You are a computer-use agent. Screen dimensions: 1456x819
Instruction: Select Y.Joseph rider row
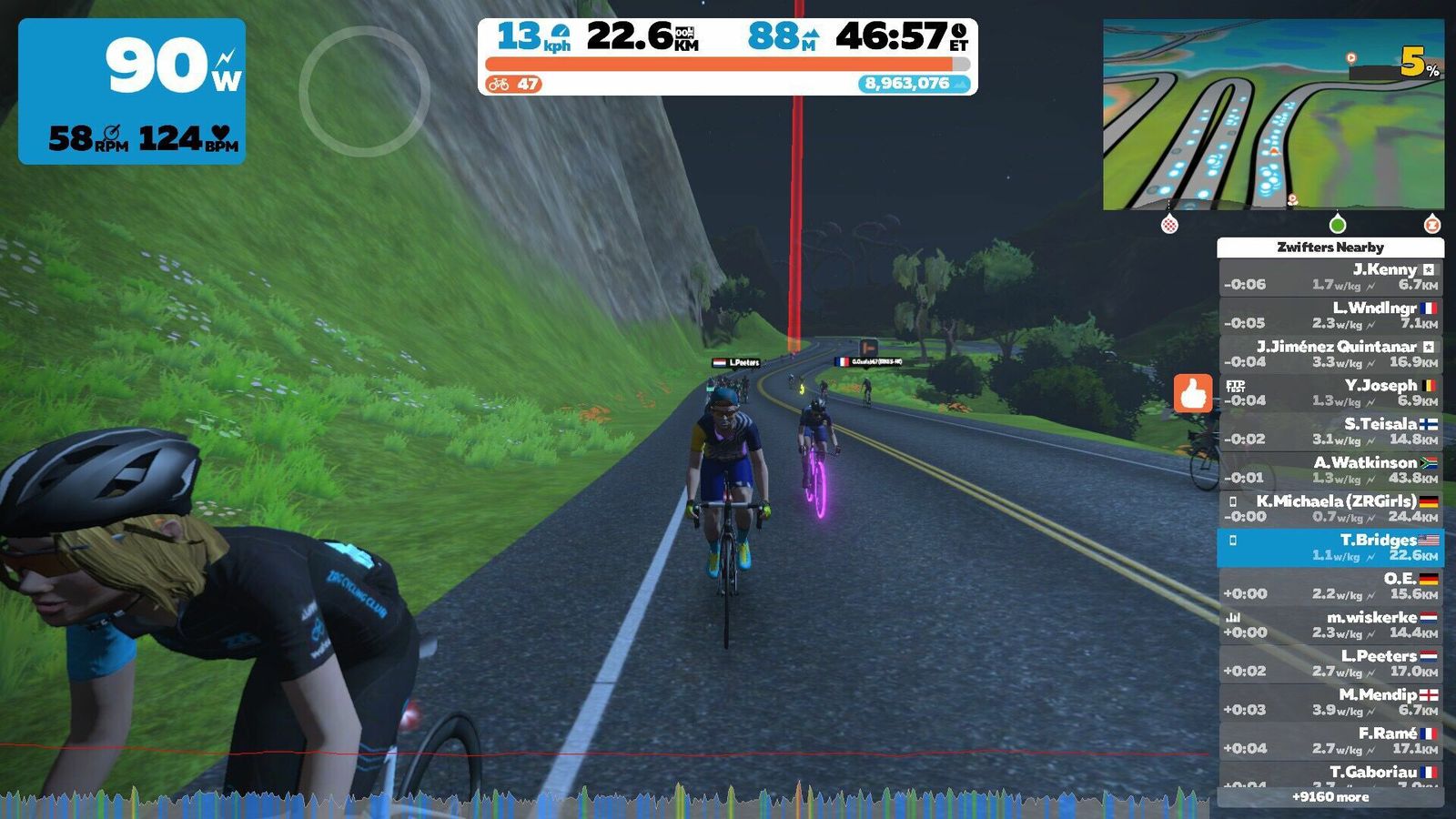pos(1330,392)
